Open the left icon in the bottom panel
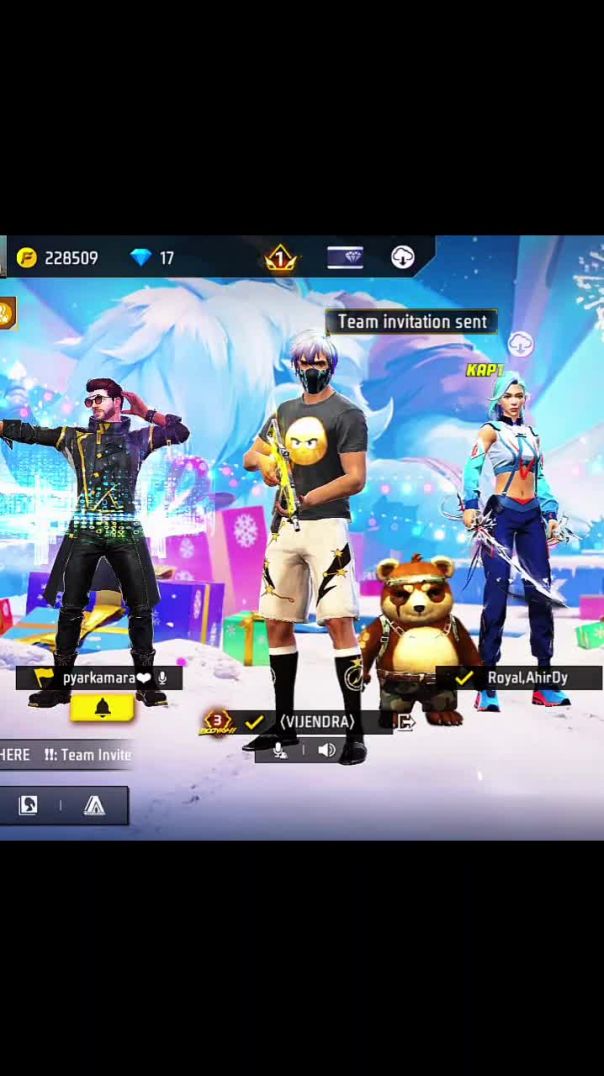The height and width of the screenshot is (1076, 604). pyautogui.click(x=28, y=806)
